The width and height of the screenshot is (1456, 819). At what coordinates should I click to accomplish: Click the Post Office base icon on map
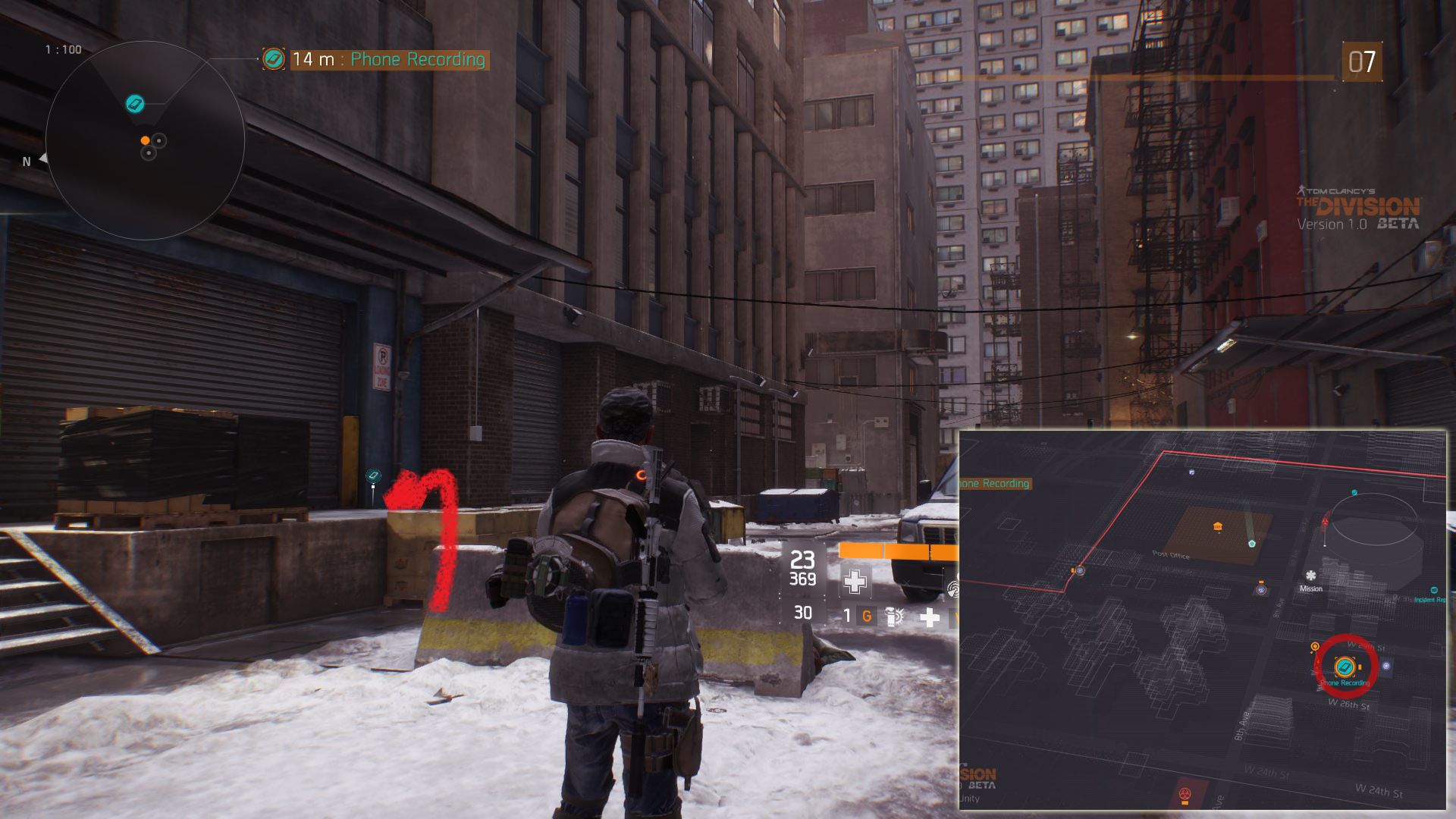tap(1218, 527)
